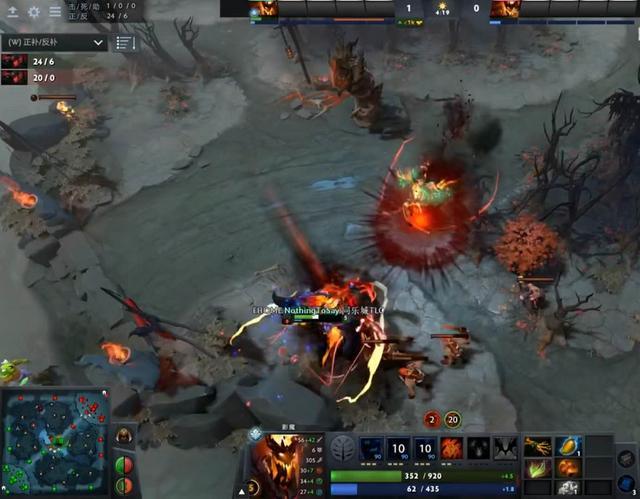
Task: Open the talent tree icon
Action: (343, 447)
